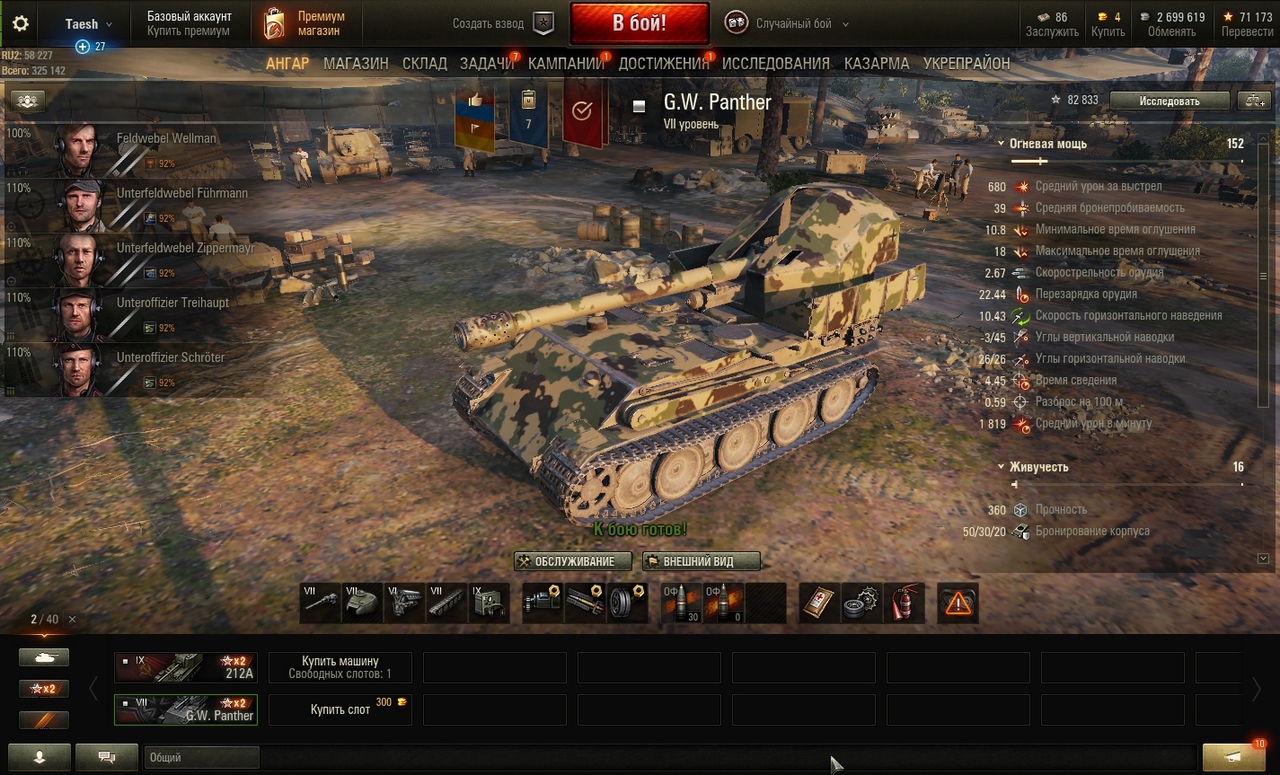Open ВНЕШНИЙ ВИД customization

(x=701, y=561)
